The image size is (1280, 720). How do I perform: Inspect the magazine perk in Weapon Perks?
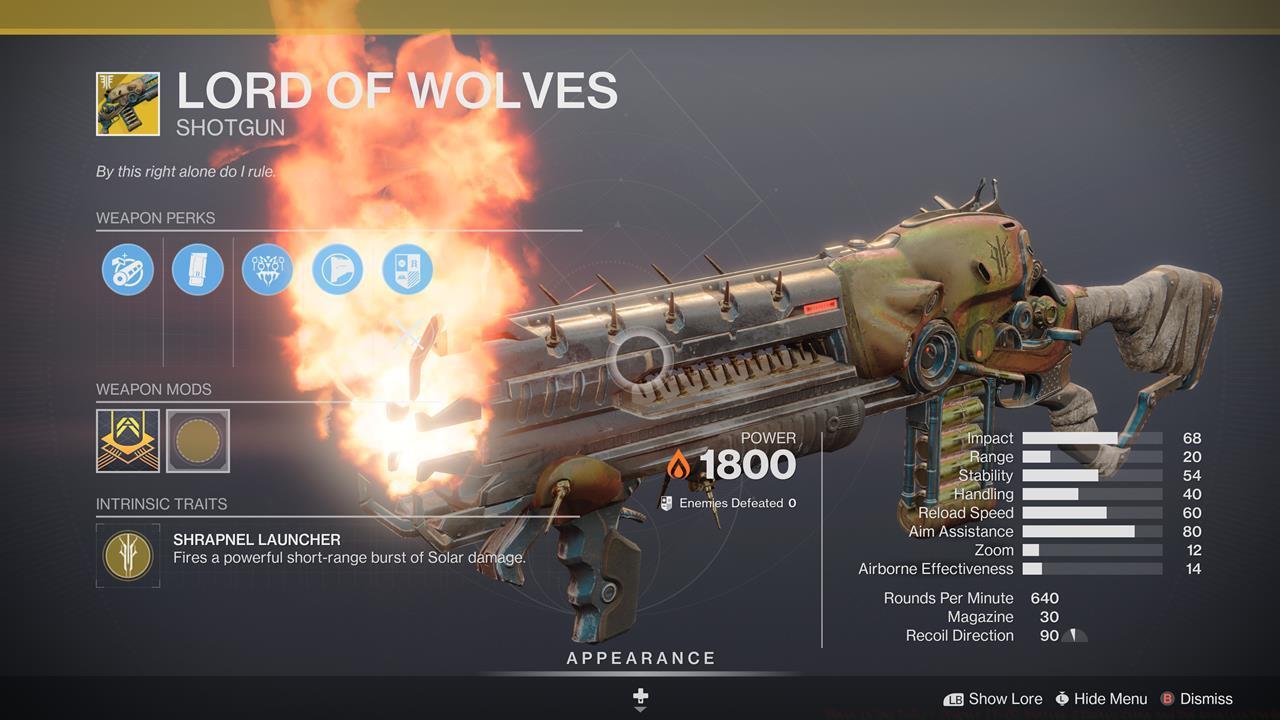[197, 268]
